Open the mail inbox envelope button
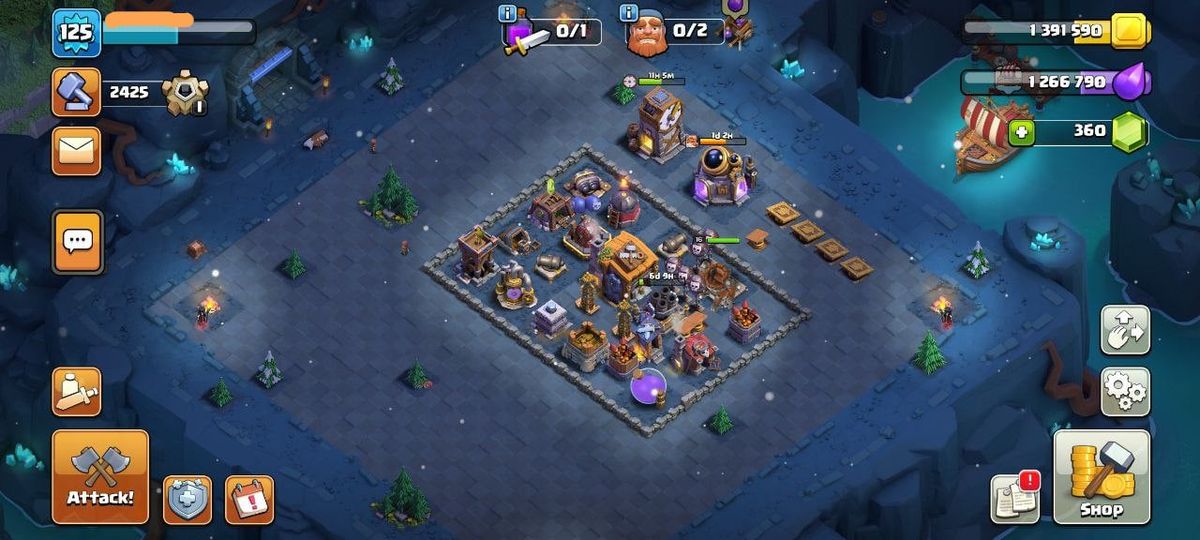Viewport: 1200px width, 540px height. click(x=76, y=151)
